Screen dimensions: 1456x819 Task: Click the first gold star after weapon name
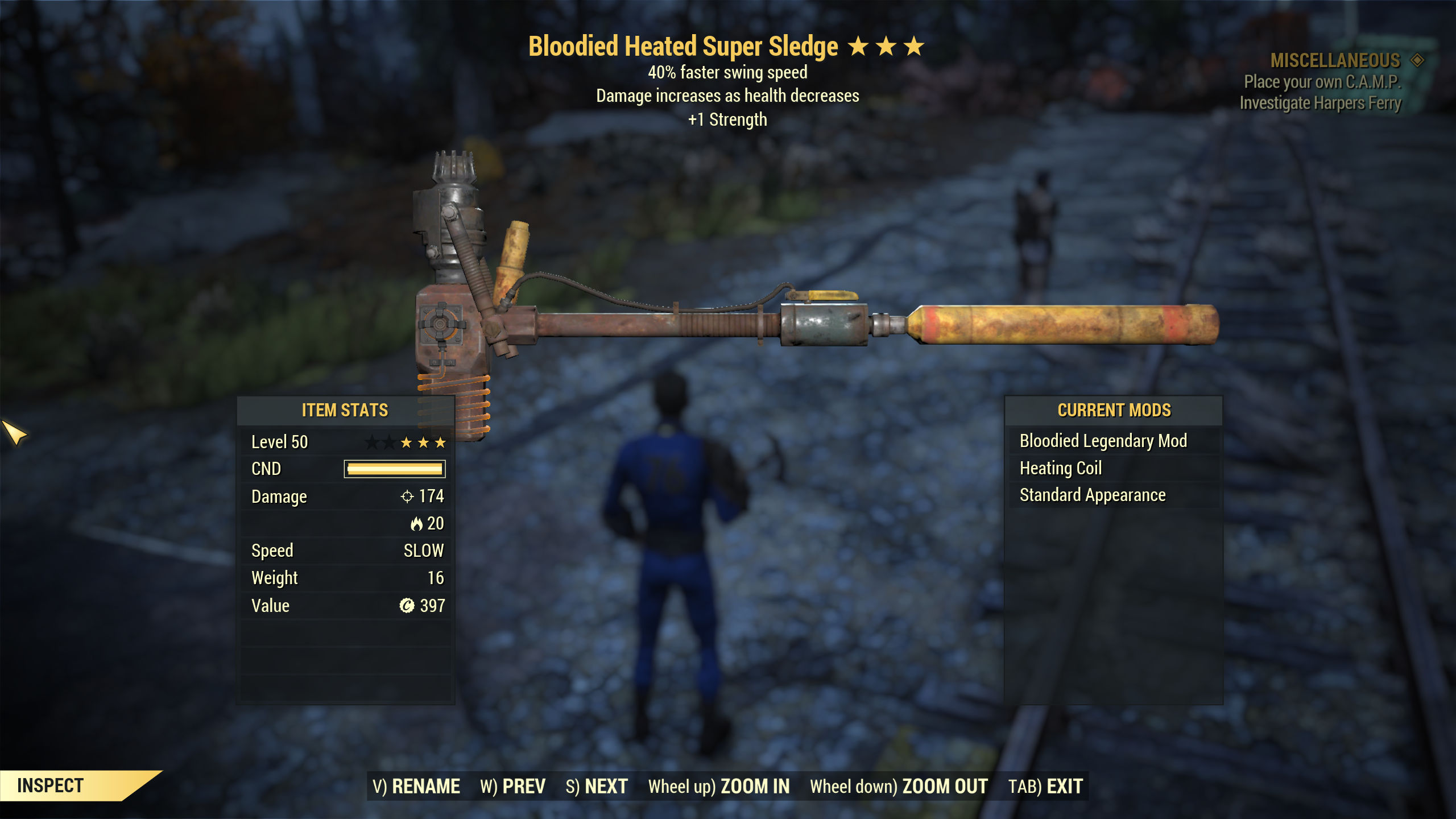(x=858, y=47)
